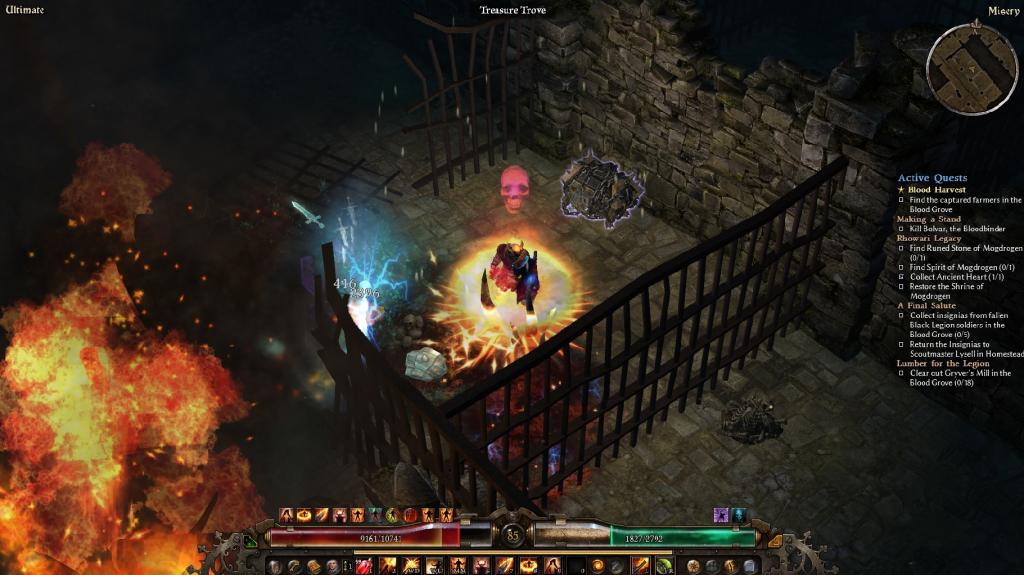Viewport: 1024px width, 575px height.
Task: Select the Blood Harvest quest
Action: click(937, 189)
